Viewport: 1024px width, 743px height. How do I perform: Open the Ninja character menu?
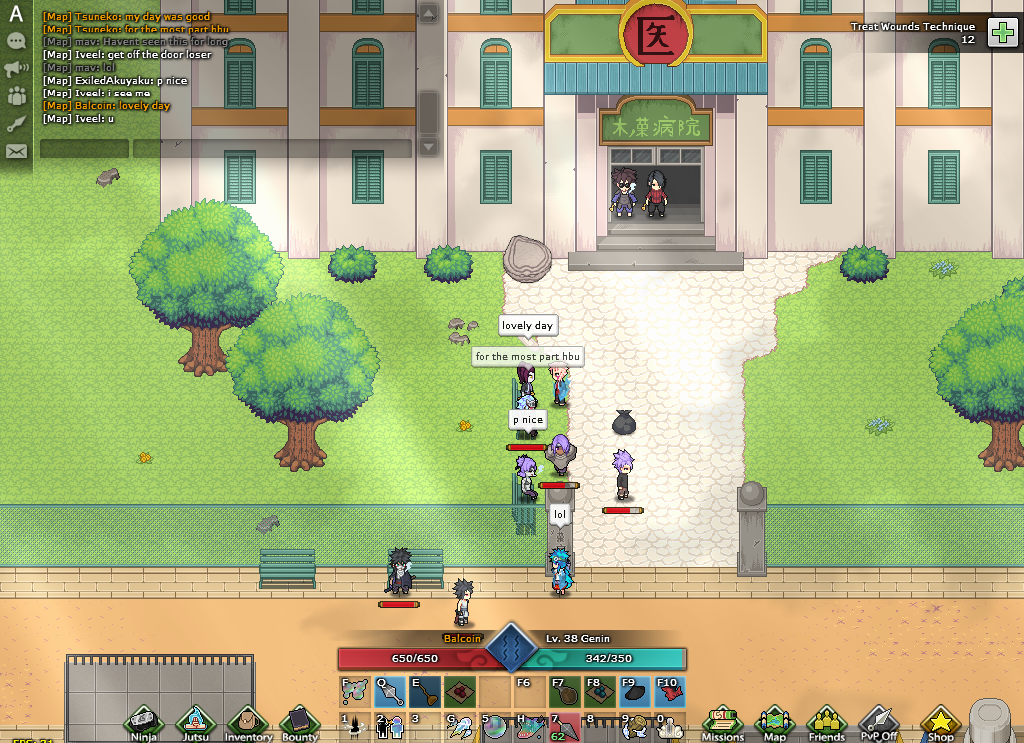point(145,722)
